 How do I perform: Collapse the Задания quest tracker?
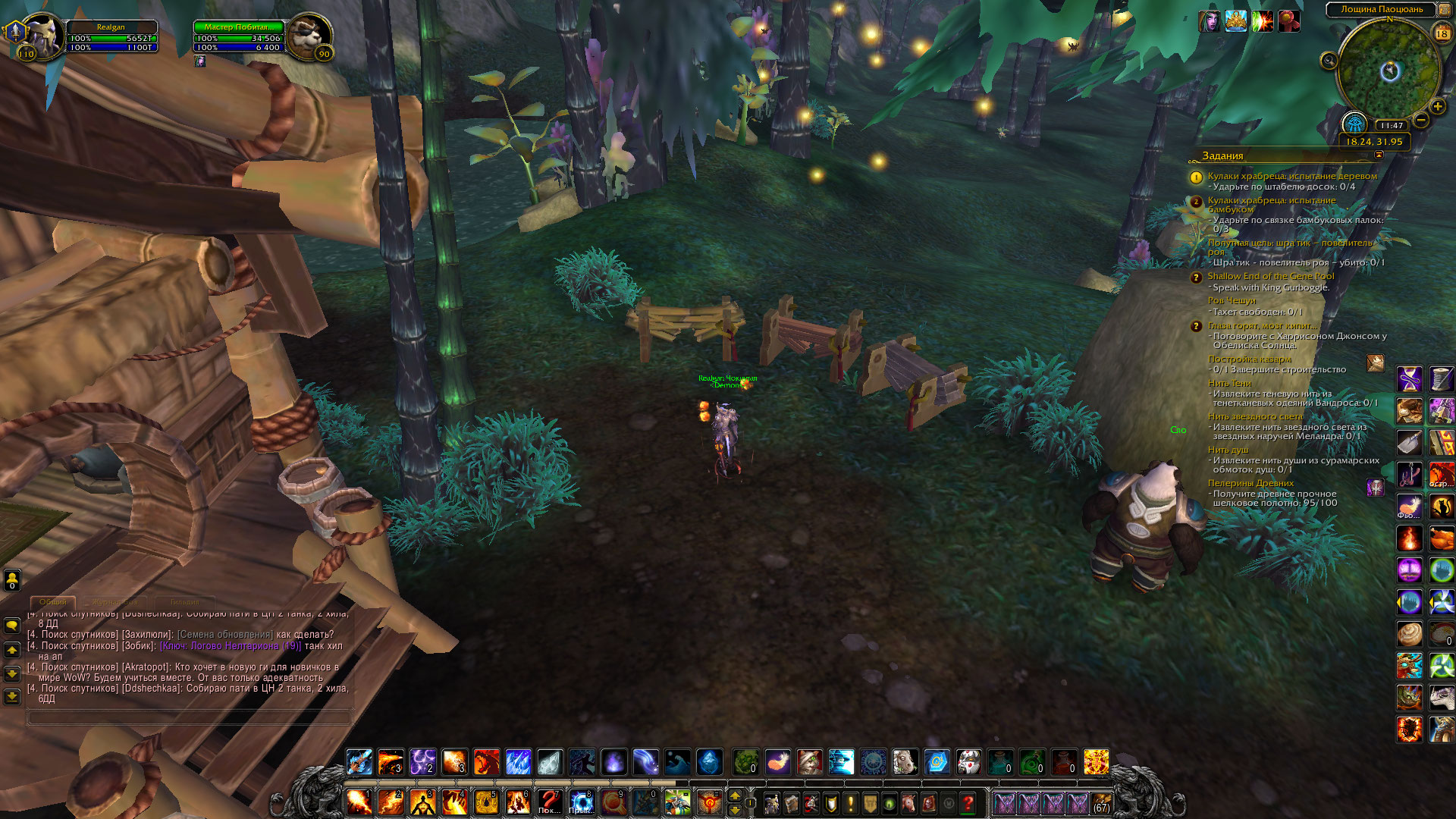click(1379, 155)
